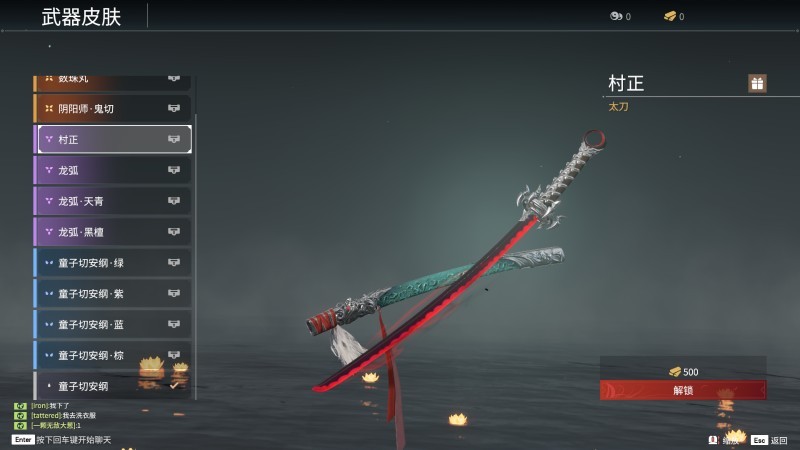Select the equipped default 童子切安纲 skin

point(112,386)
